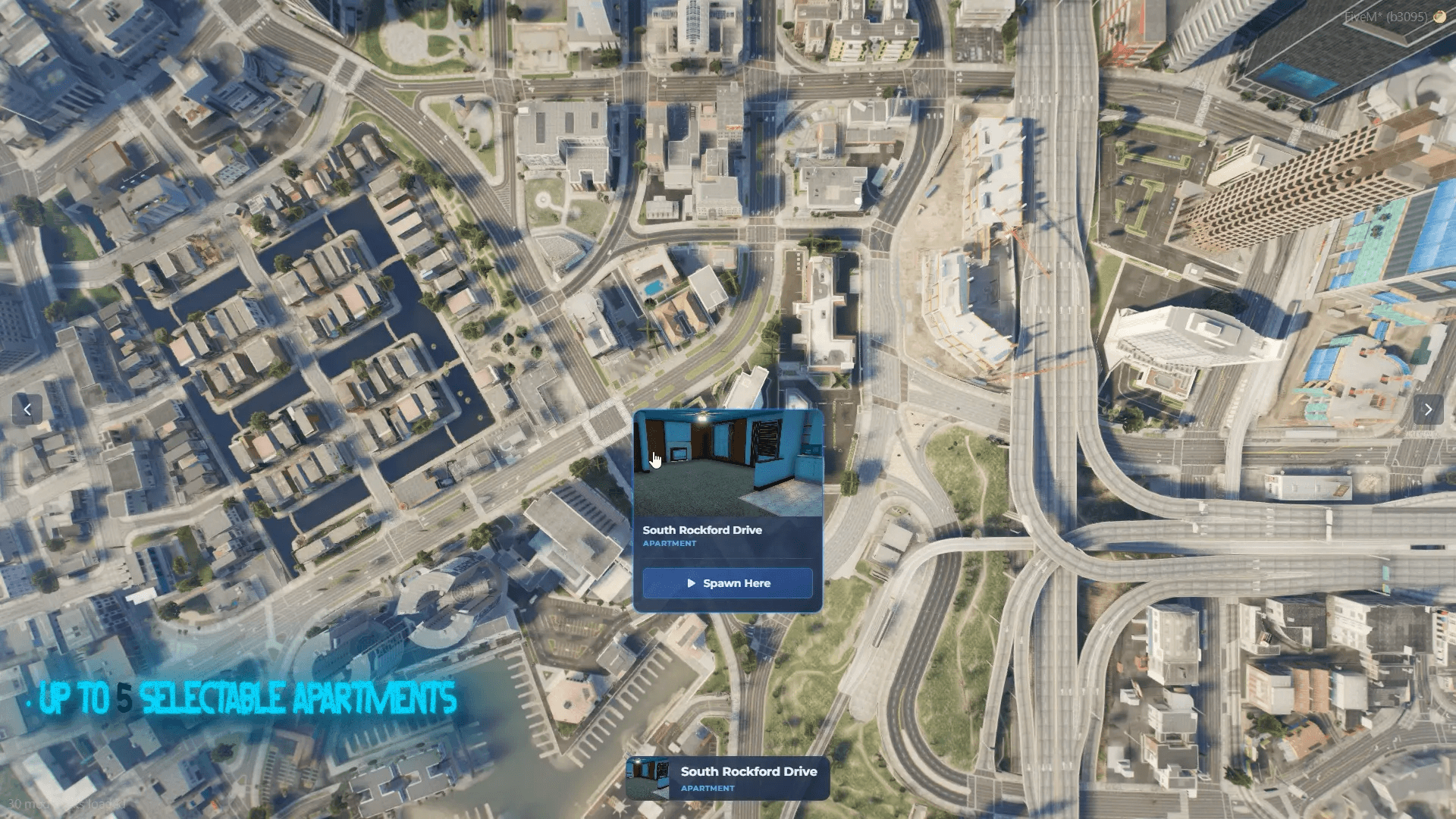Click the APARTMENT label on the bottom card
1456x819 pixels.
(707, 789)
